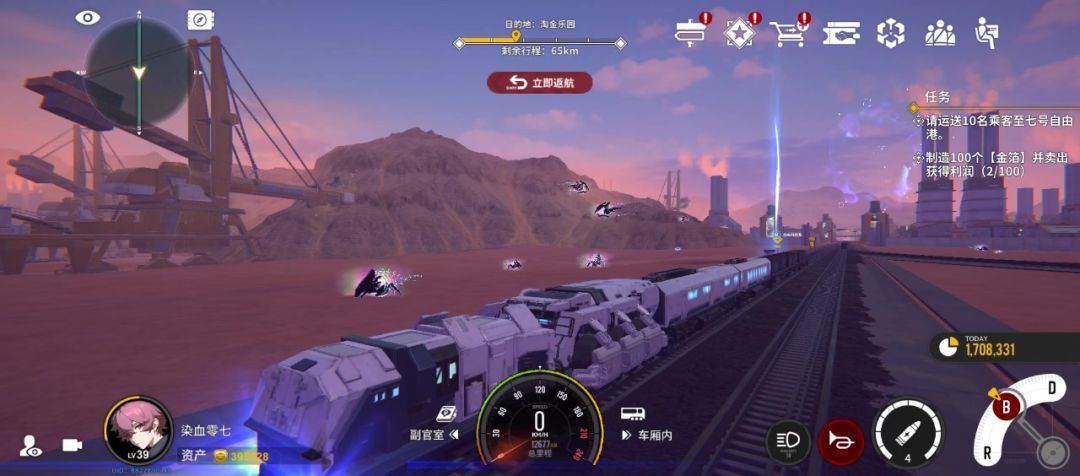Go to 副官室 adjutant room
The width and height of the screenshot is (1080, 476).
click(432, 434)
